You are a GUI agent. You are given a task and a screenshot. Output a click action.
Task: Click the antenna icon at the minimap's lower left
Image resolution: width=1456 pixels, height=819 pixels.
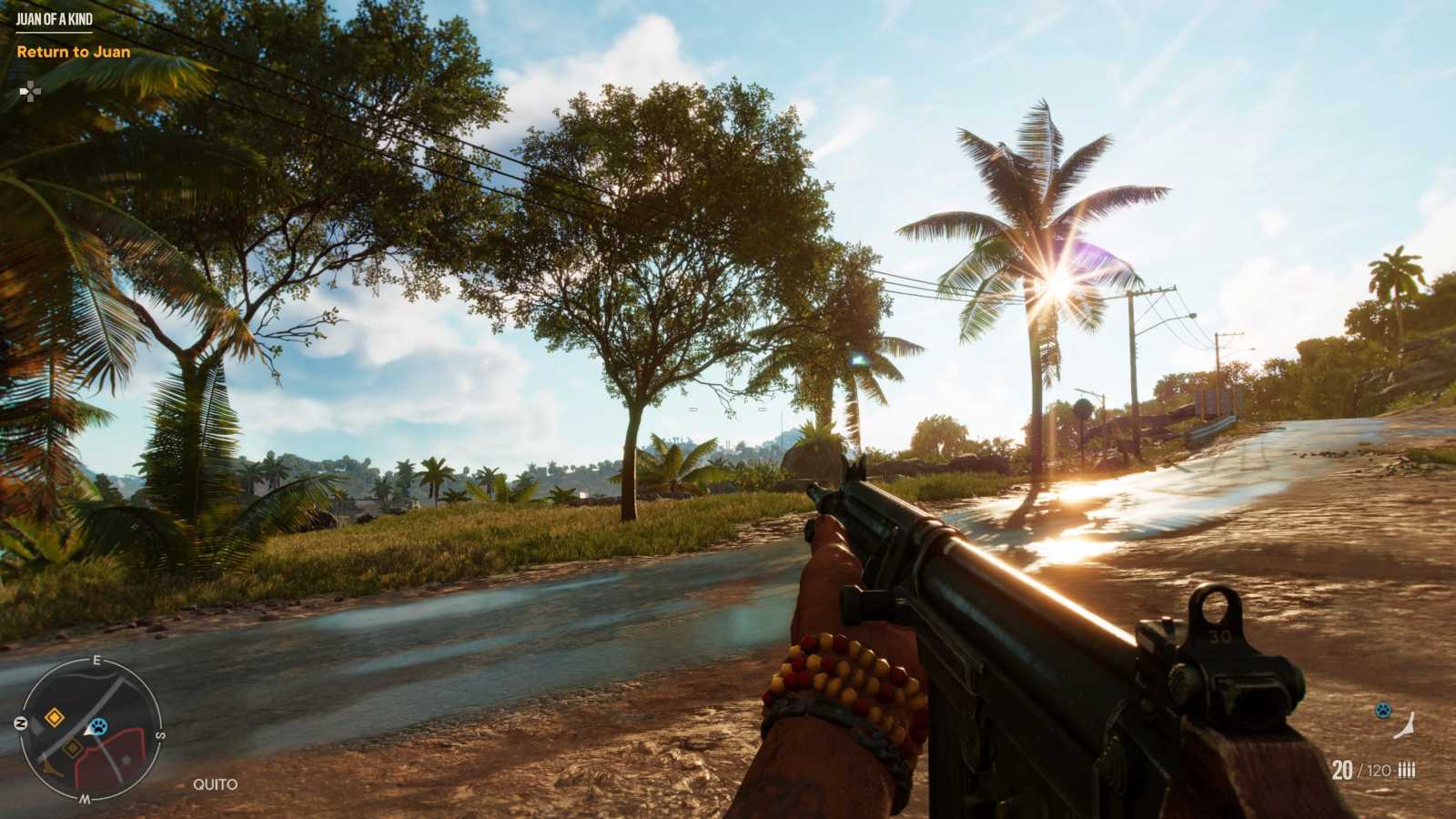coord(51,766)
